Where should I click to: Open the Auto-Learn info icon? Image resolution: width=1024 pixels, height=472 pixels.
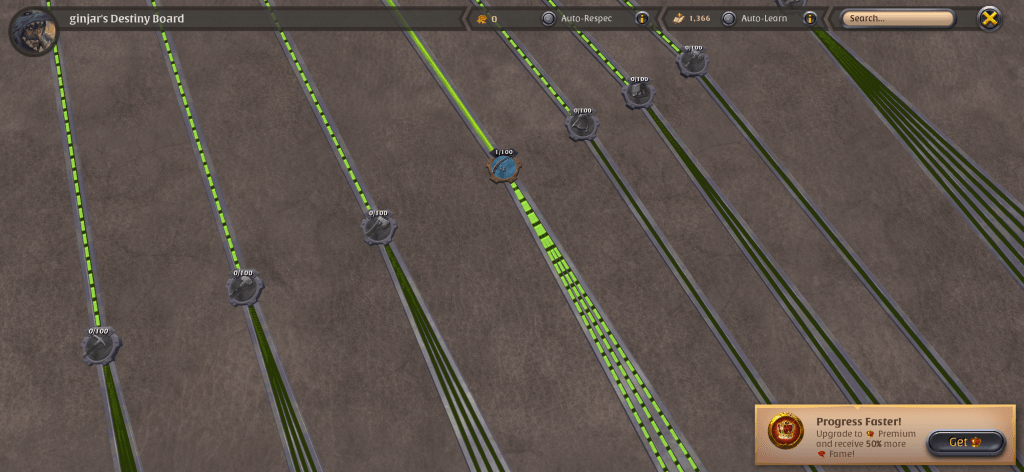coord(809,18)
